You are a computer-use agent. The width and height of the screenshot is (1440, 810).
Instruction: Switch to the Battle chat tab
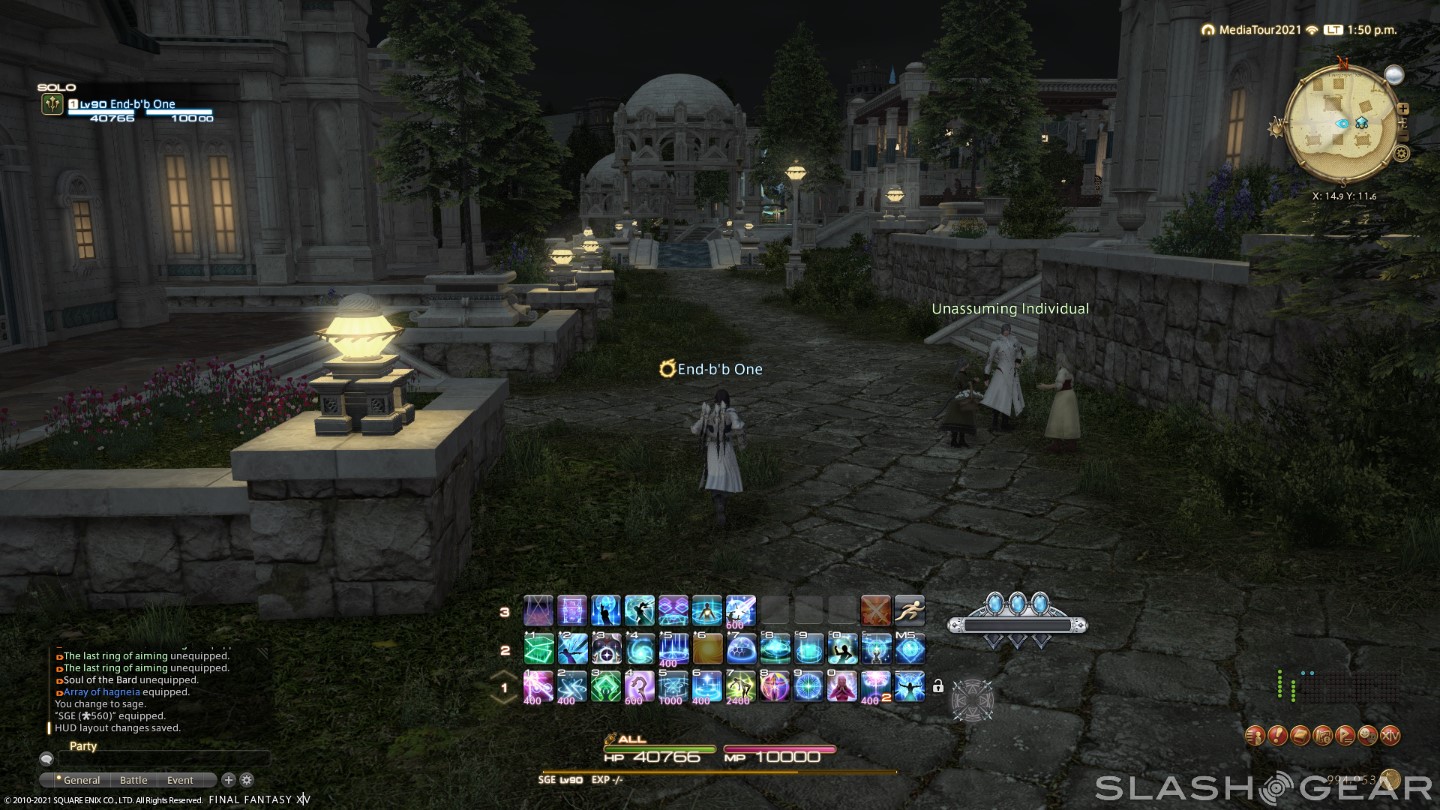coord(134,780)
